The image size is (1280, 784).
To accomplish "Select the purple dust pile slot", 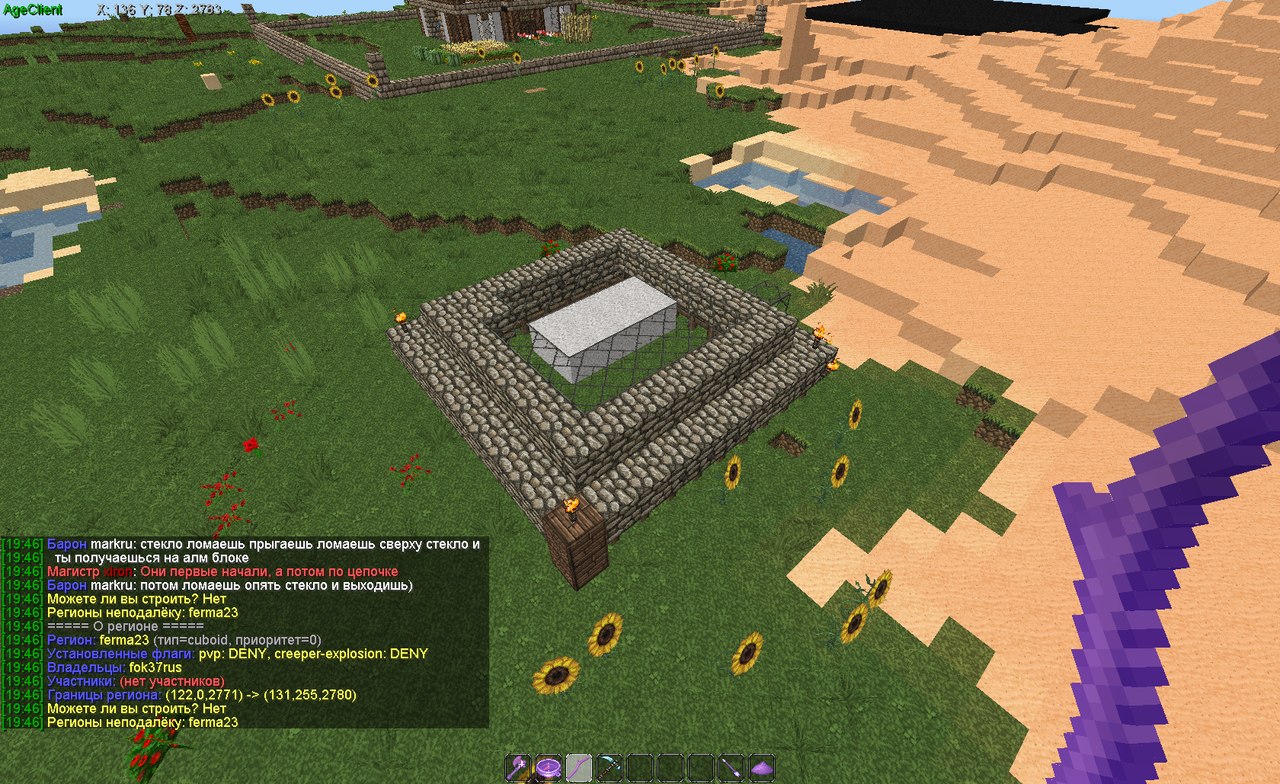I will pyautogui.click(x=762, y=767).
